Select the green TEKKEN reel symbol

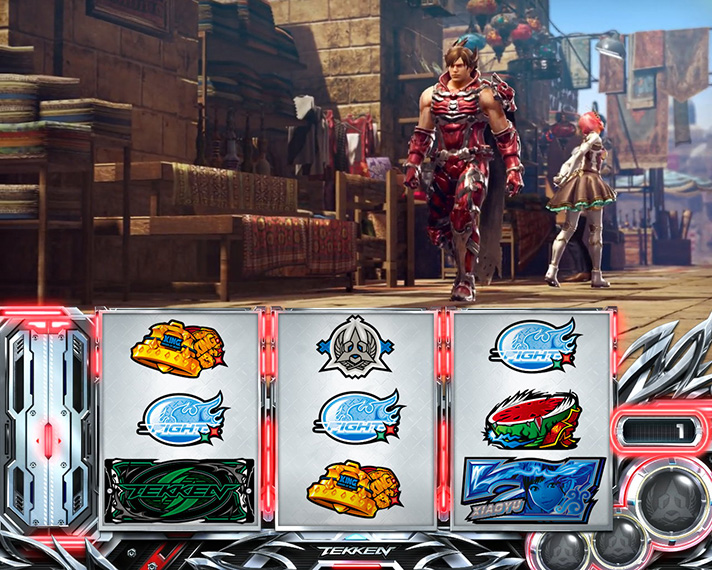point(180,490)
